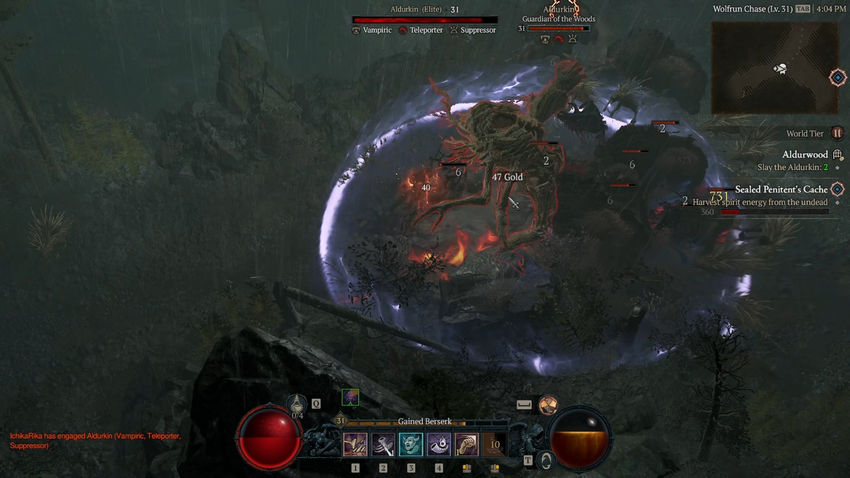Use the chain whip skill in slot two

[x=383, y=444]
